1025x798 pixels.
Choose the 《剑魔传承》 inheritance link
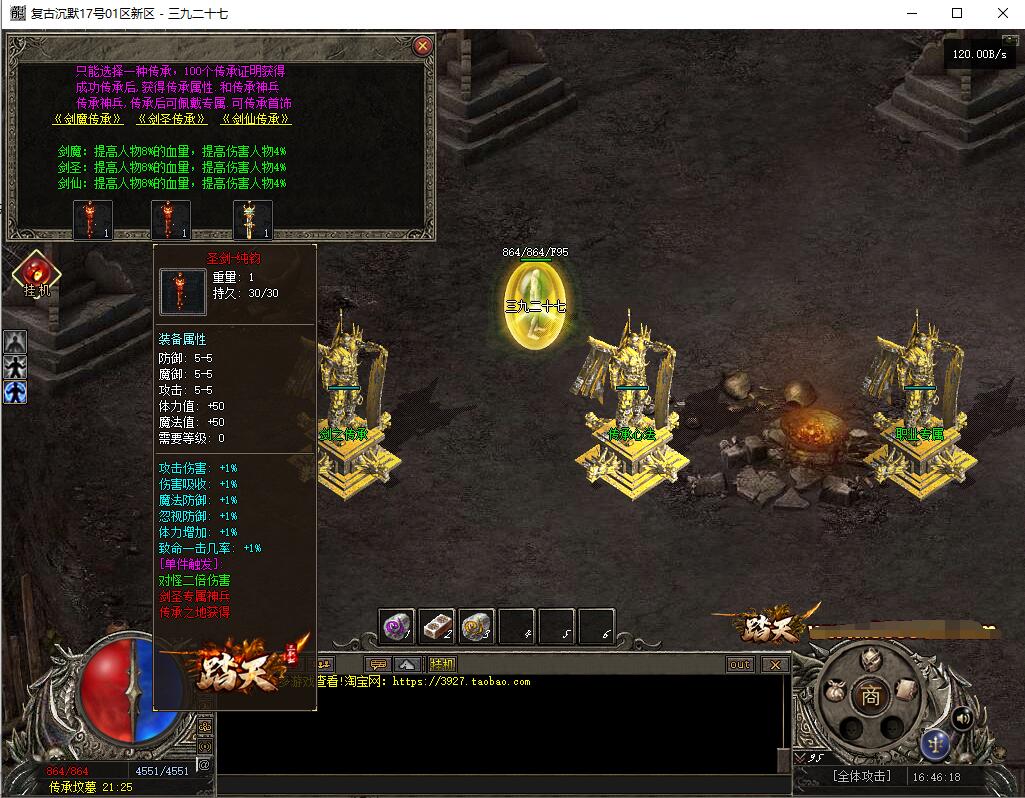[88, 119]
